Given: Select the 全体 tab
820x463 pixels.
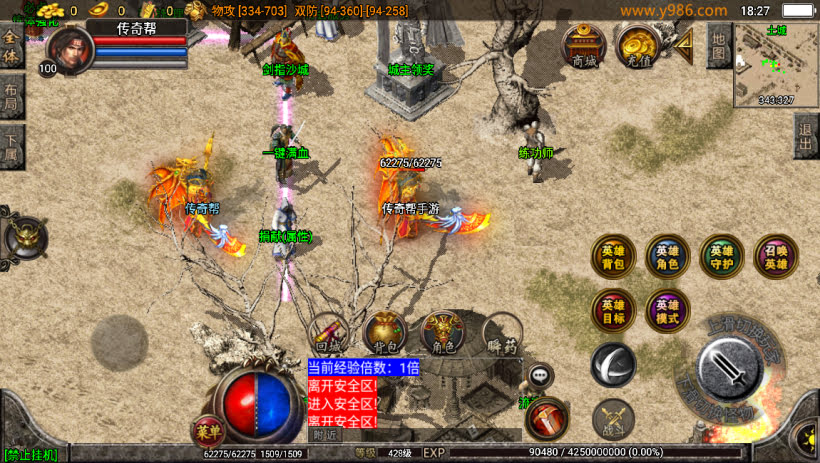Looking at the screenshot, I should point(11,50).
